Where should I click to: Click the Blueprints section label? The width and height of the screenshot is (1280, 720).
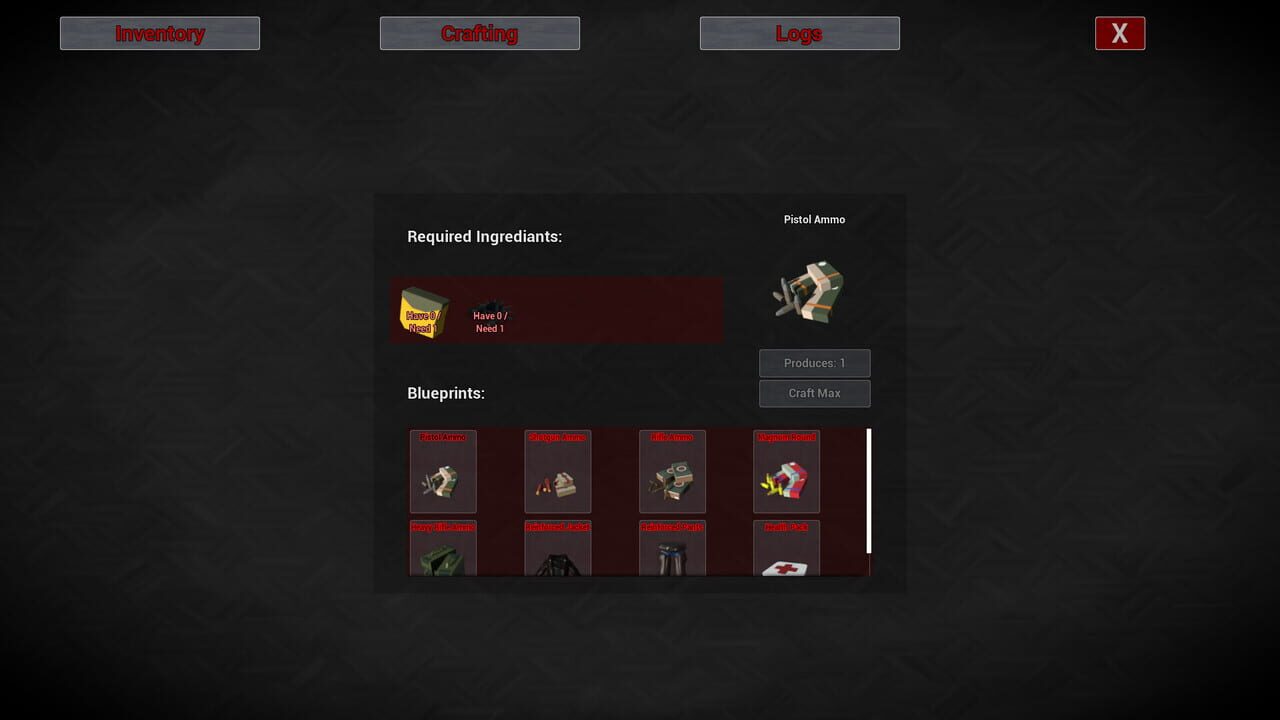(445, 393)
